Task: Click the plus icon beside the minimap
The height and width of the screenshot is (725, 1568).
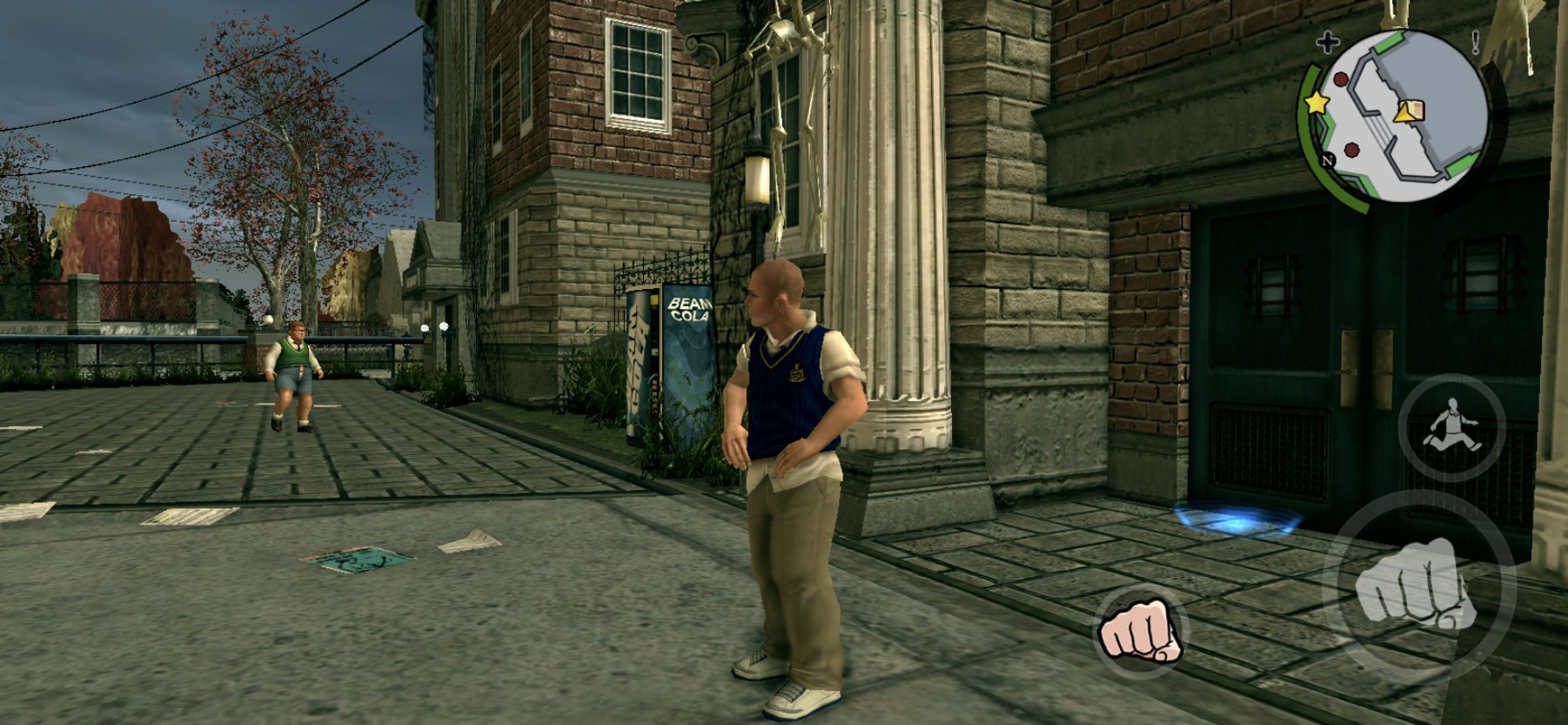Action: point(1326,42)
